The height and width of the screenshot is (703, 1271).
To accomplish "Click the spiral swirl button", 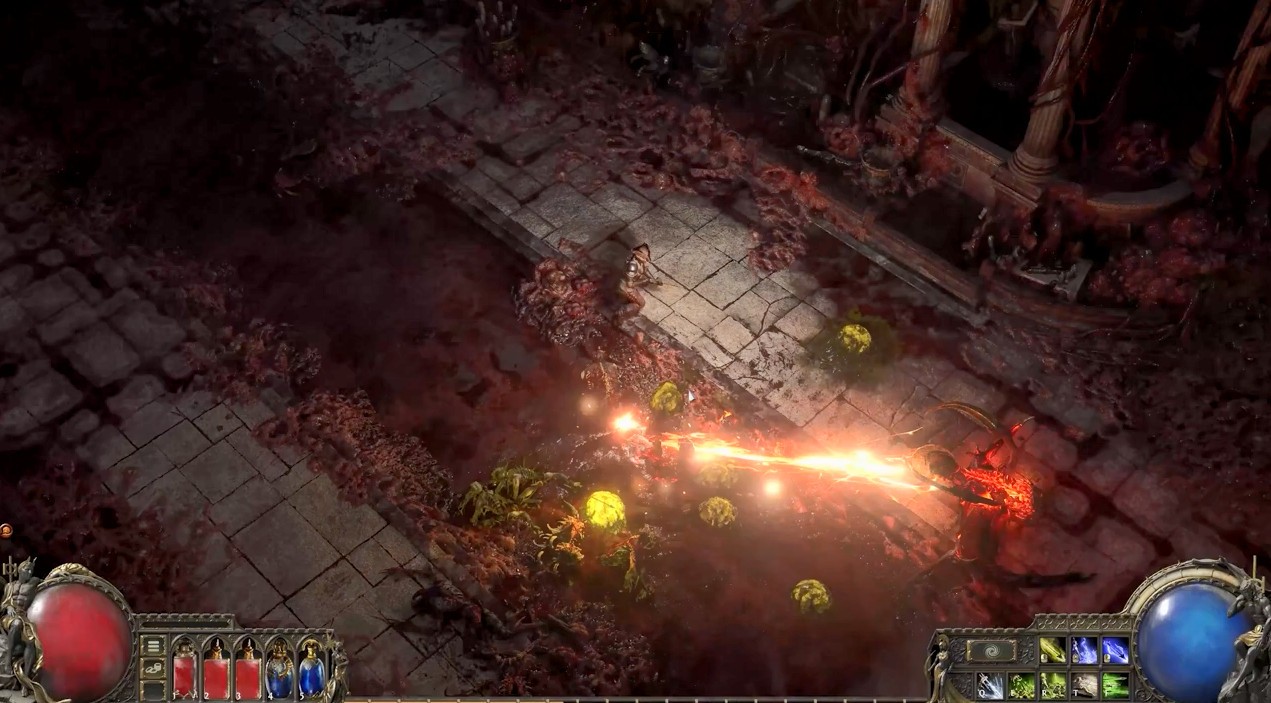I will [991, 650].
